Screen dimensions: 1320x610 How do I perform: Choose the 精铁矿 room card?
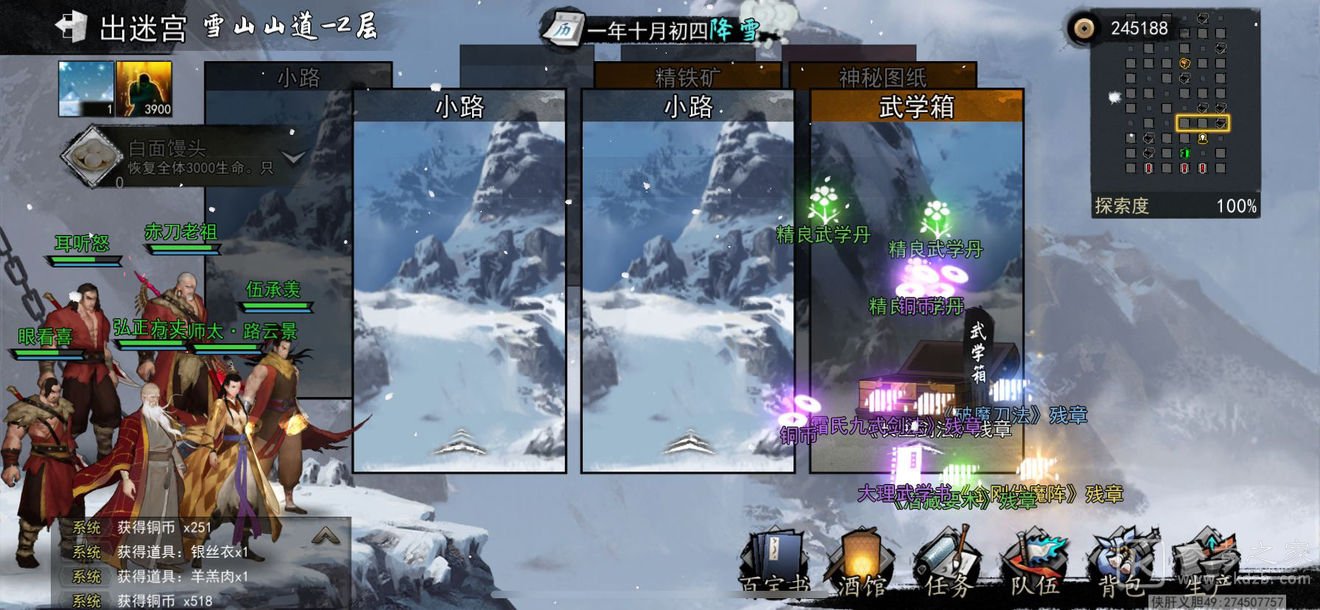pos(688,75)
